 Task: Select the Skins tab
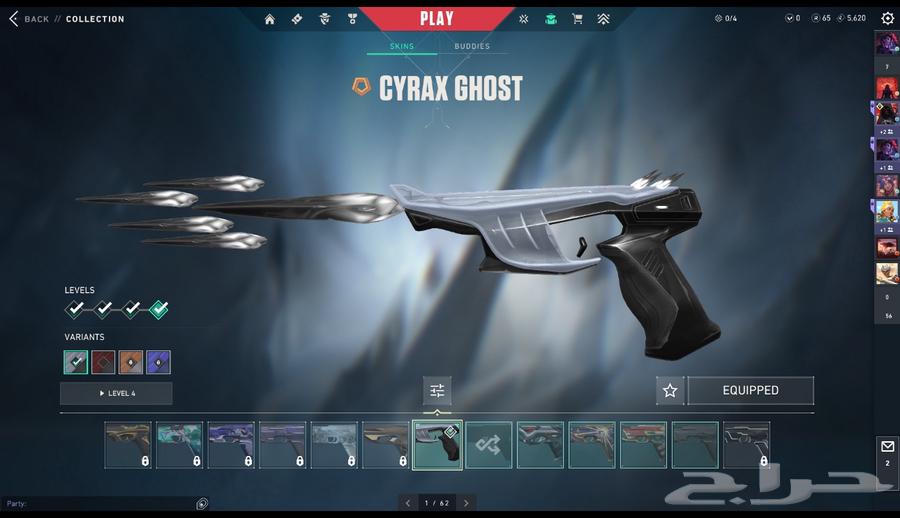[x=402, y=46]
